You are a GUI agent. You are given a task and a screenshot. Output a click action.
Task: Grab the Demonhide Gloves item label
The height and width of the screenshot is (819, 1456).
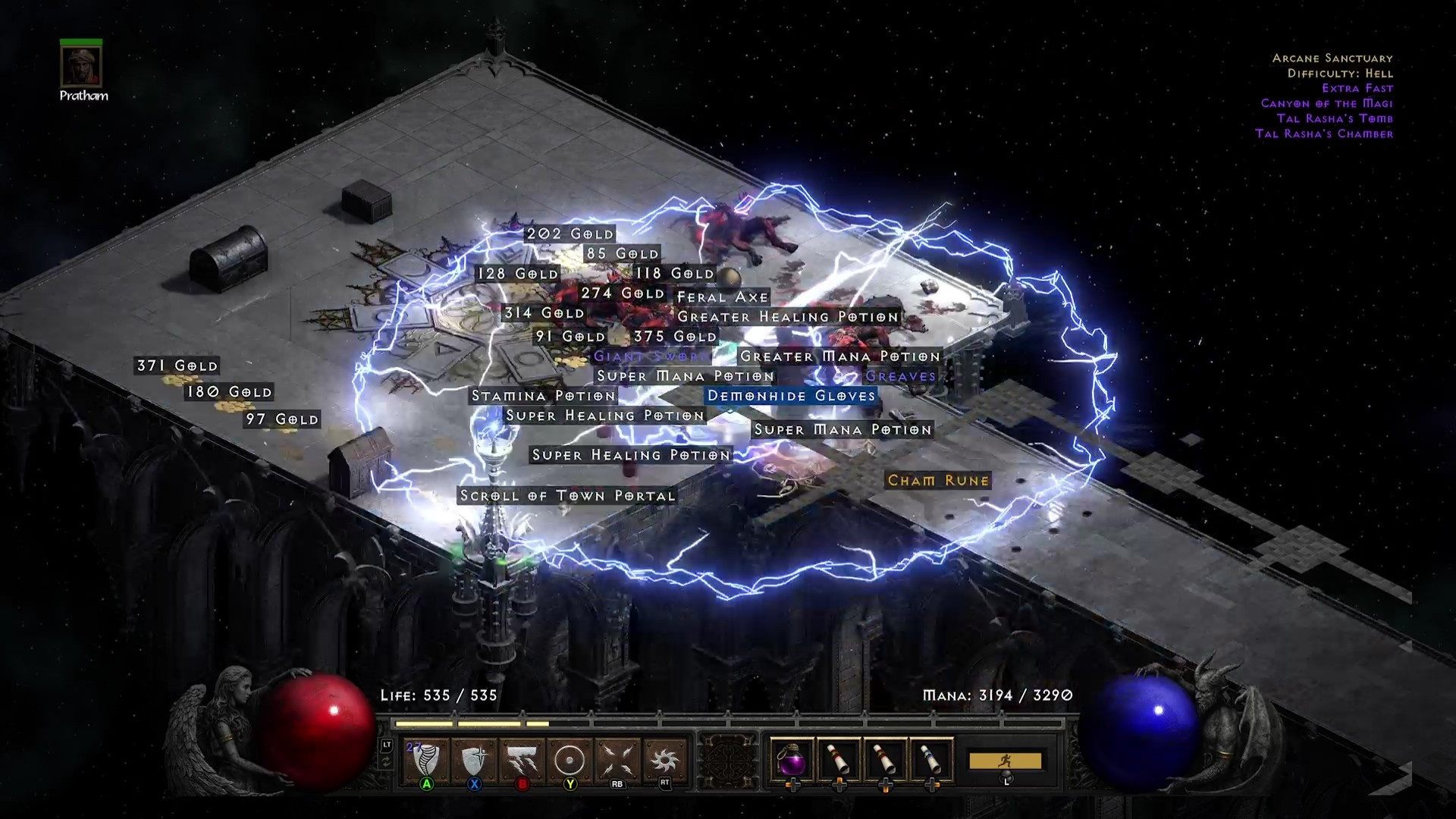point(791,396)
